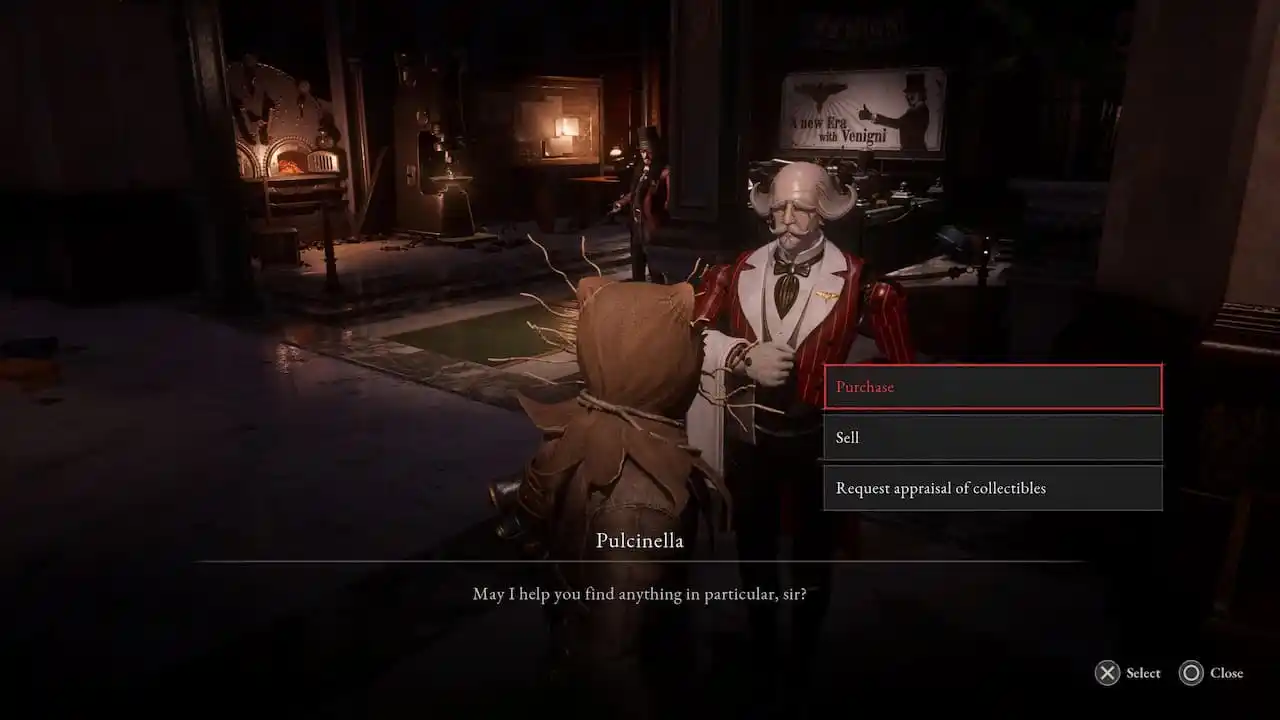
Task: Choose the Sell option from the shop menu
Action: 992,437
